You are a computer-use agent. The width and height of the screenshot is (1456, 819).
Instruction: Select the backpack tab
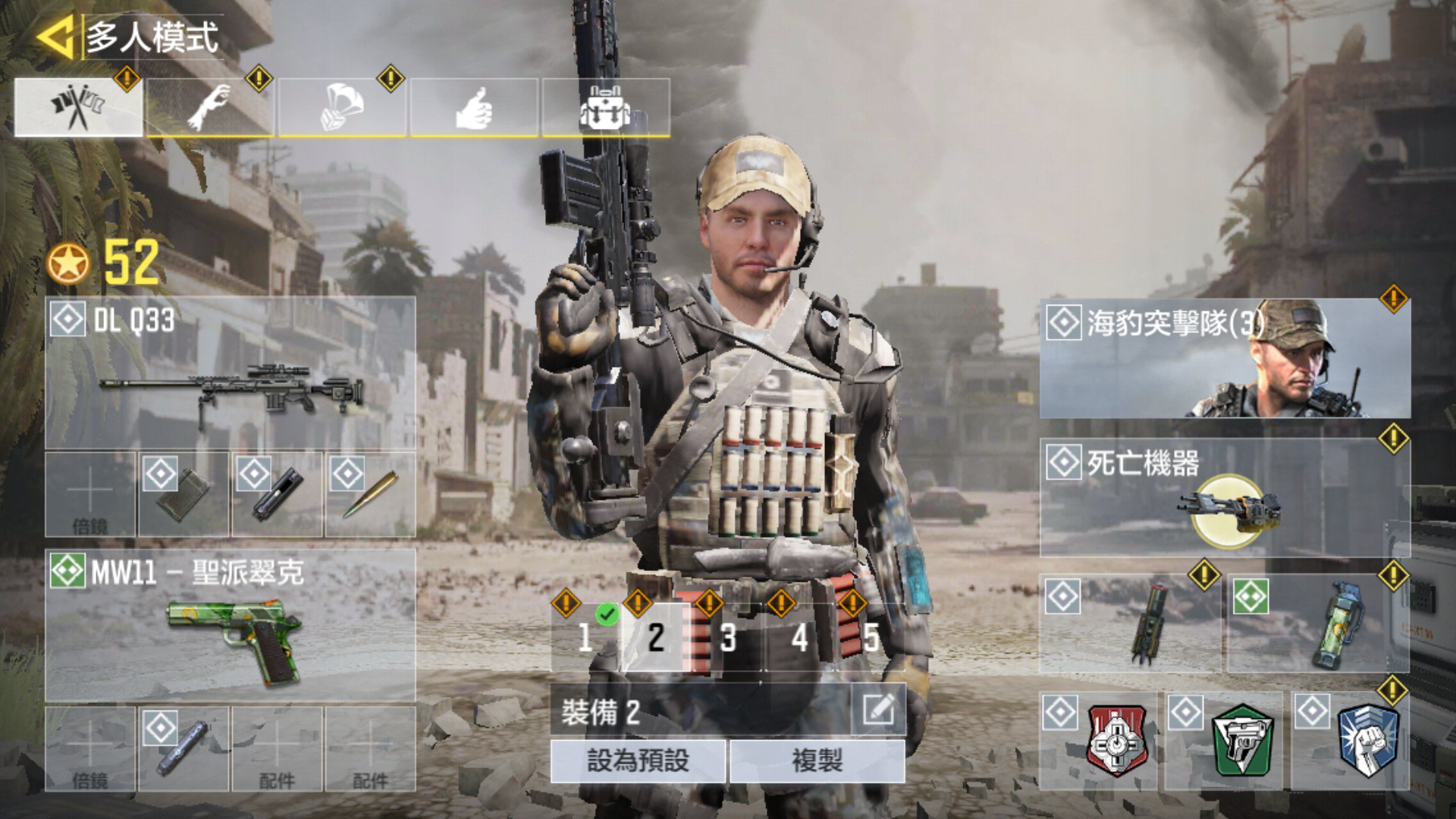606,108
